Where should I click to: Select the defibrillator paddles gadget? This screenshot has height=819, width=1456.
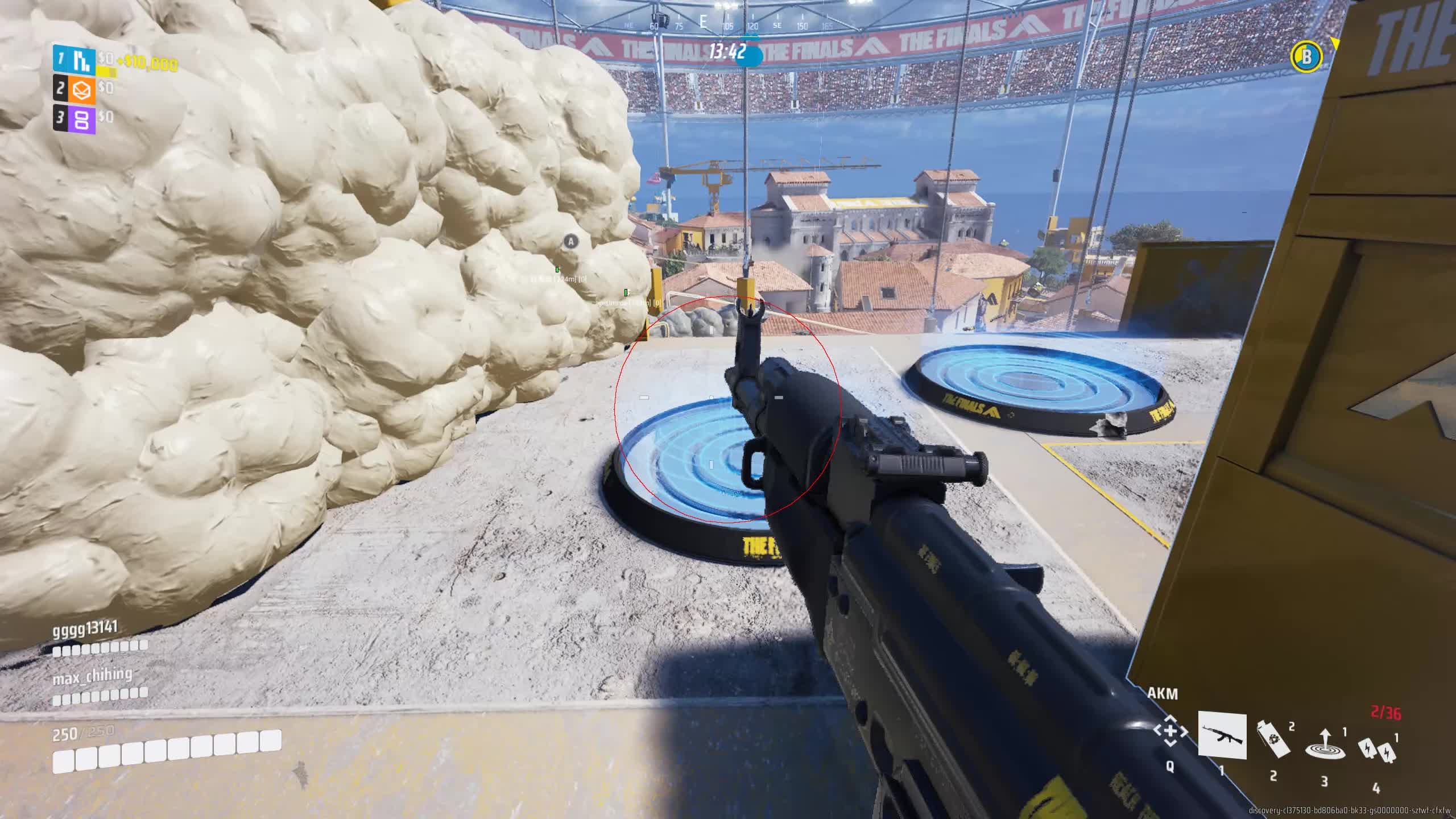click(1376, 749)
